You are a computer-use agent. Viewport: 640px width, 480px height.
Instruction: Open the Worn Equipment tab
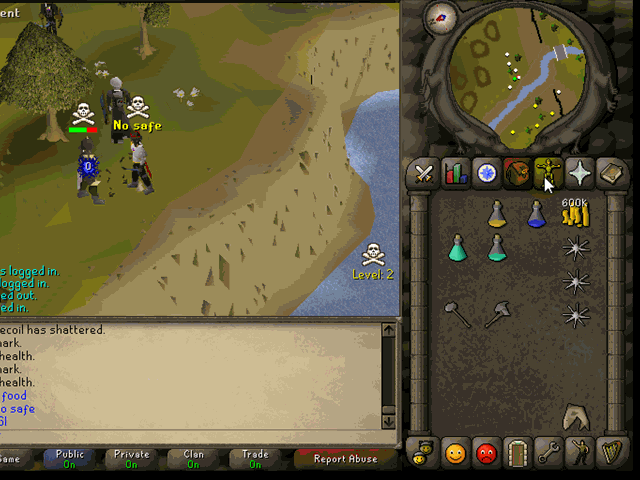point(547,174)
